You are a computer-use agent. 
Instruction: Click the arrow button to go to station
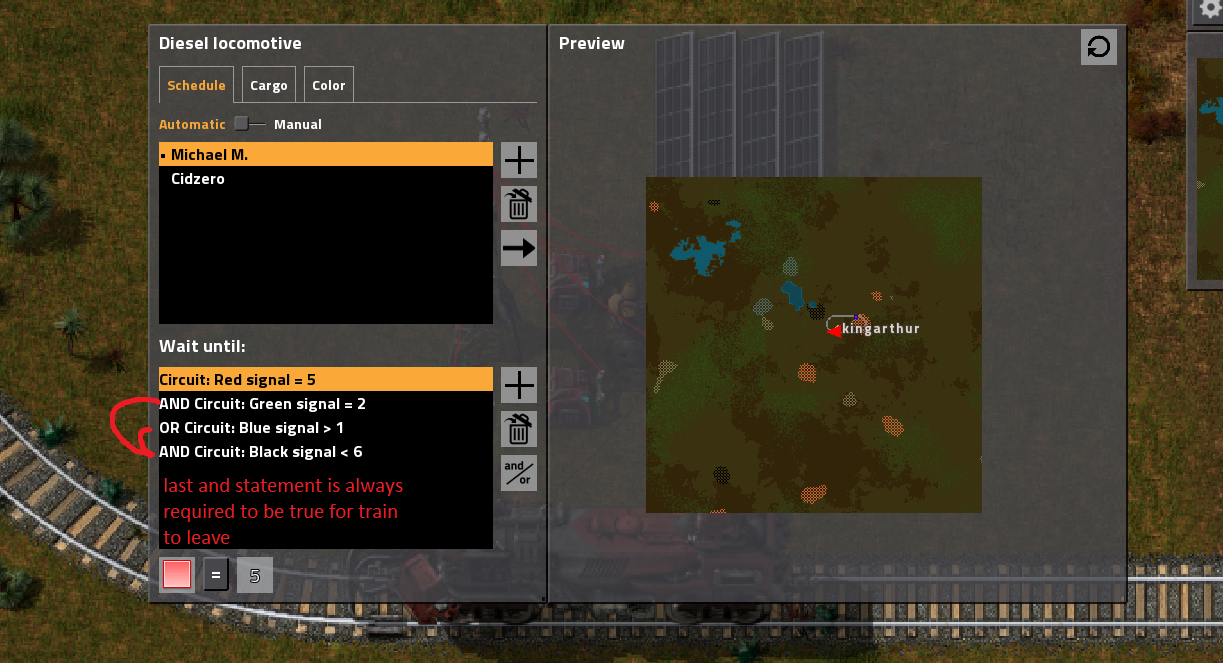(519, 248)
